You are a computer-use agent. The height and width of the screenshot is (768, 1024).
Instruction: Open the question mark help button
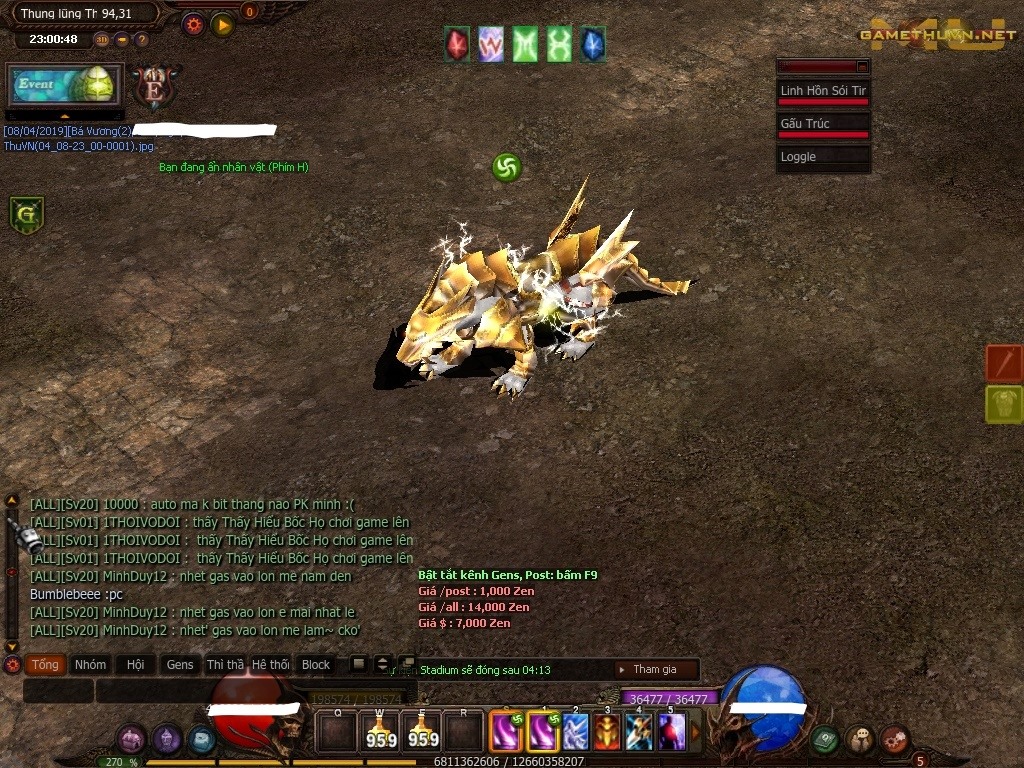[x=141, y=40]
